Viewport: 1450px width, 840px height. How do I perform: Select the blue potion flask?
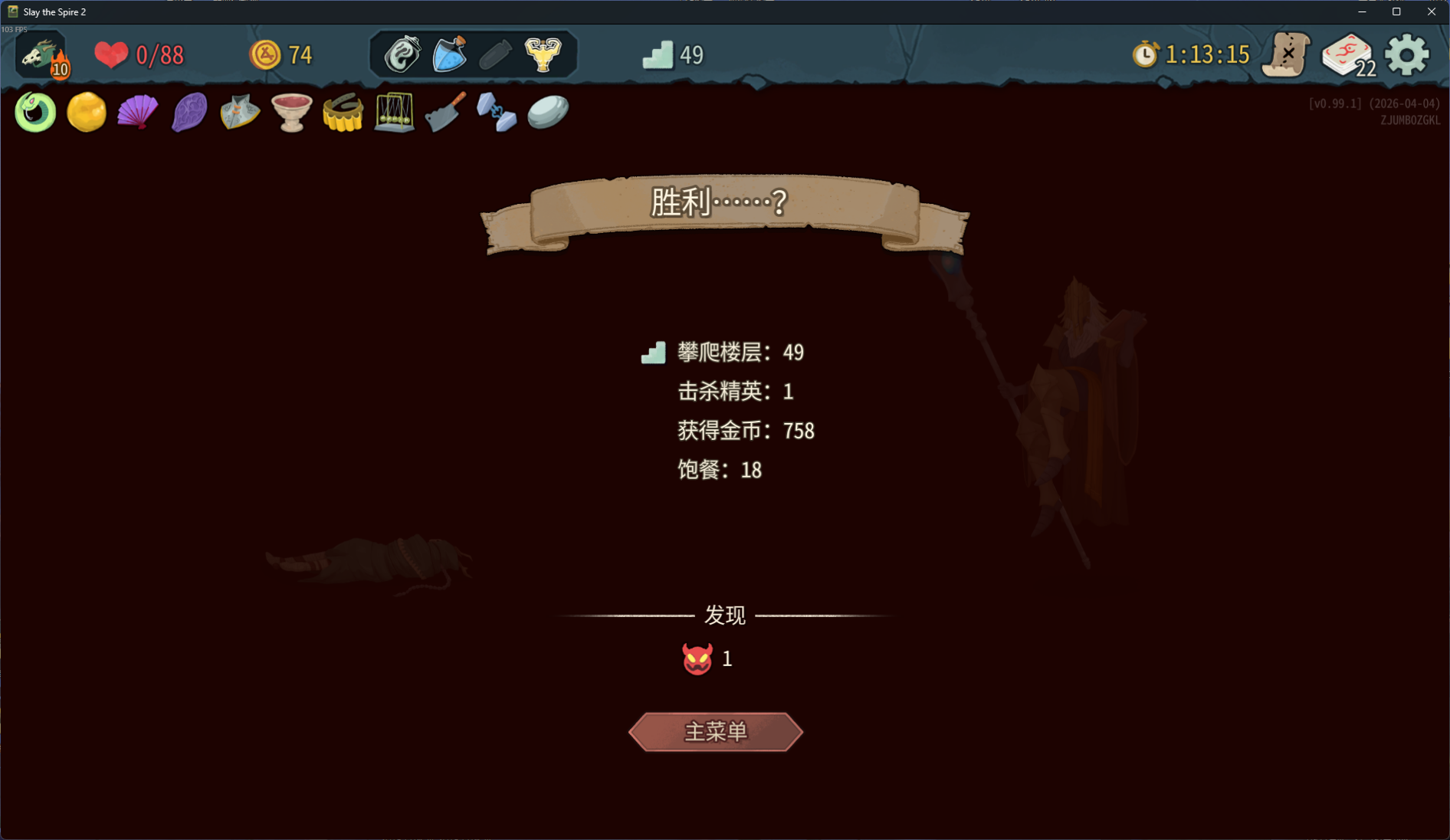click(450, 54)
